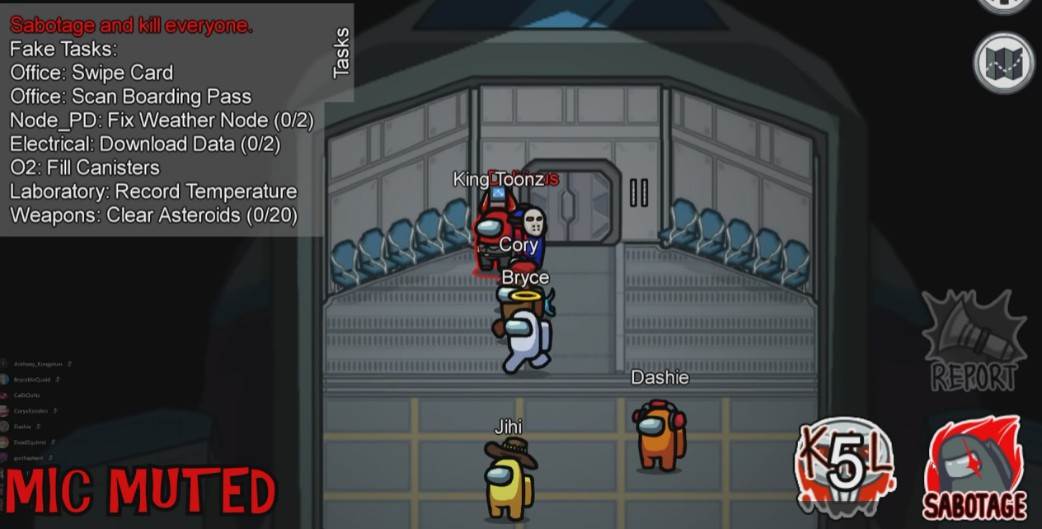Open the Sabotage menu
Image resolution: width=1042 pixels, height=529 pixels.
974,467
